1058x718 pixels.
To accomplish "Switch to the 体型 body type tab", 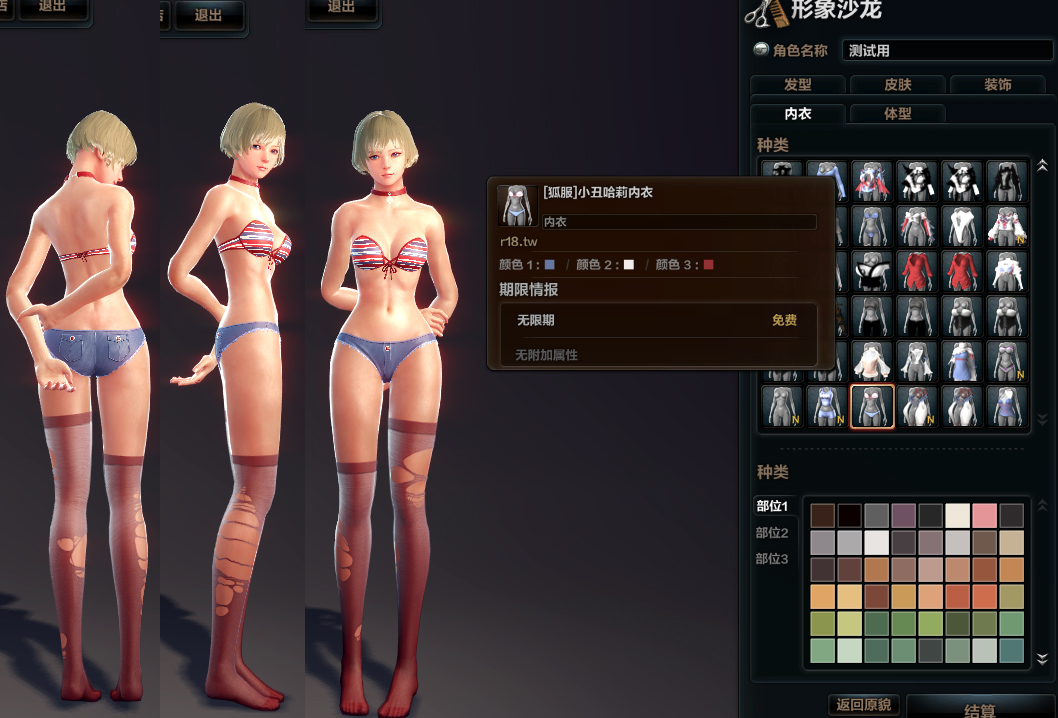I will point(897,114).
